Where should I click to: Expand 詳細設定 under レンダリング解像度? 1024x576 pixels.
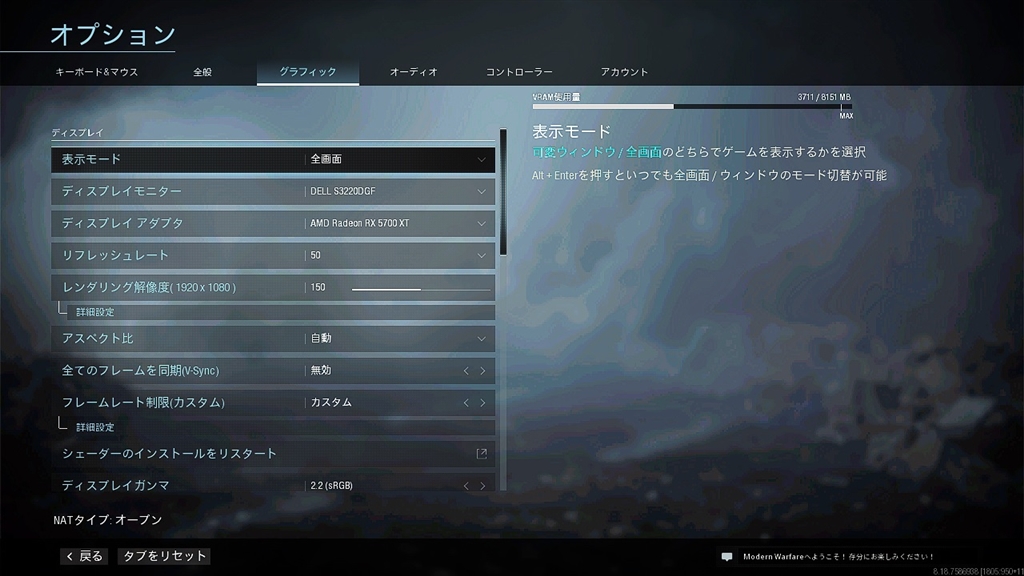point(95,312)
